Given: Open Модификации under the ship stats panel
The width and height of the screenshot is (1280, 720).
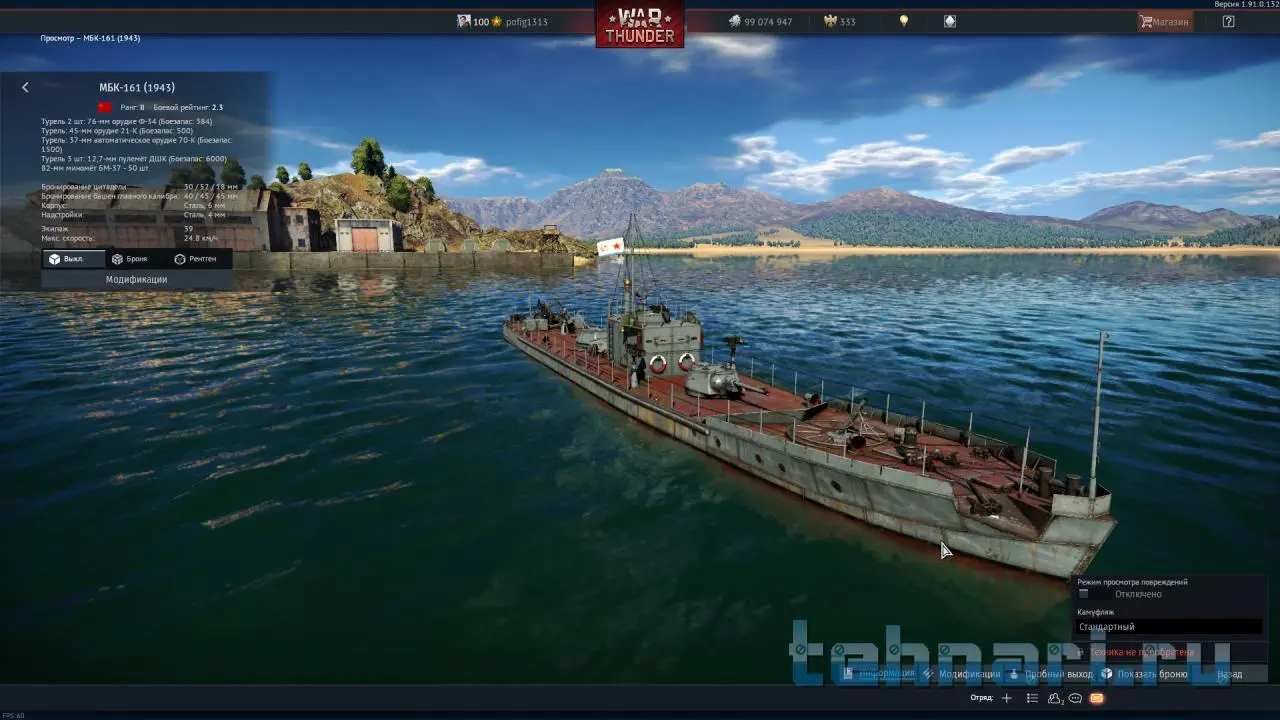Looking at the screenshot, I should (x=136, y=280).
